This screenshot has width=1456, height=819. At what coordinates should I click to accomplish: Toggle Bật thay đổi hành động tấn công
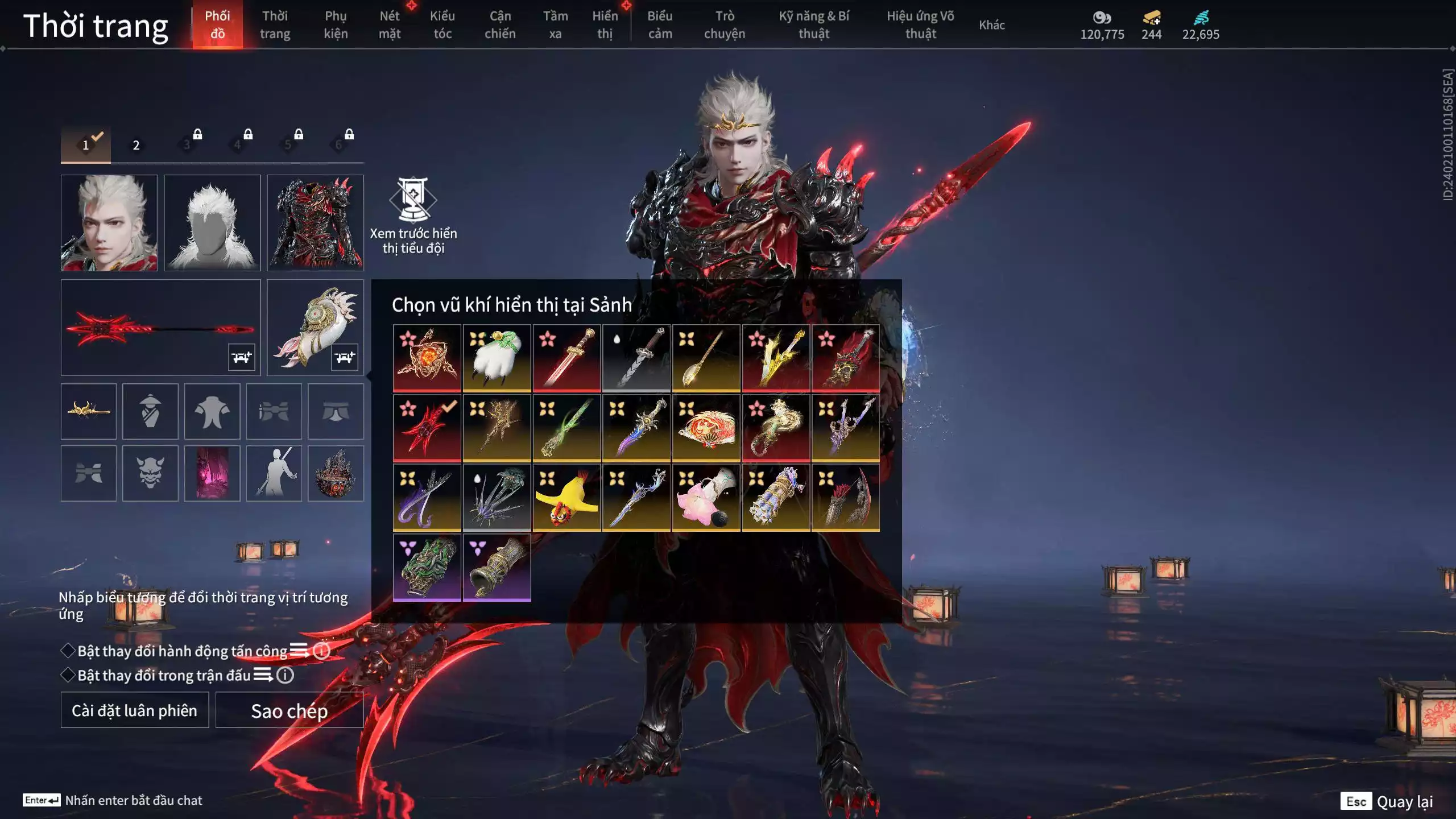click(68, 651)
